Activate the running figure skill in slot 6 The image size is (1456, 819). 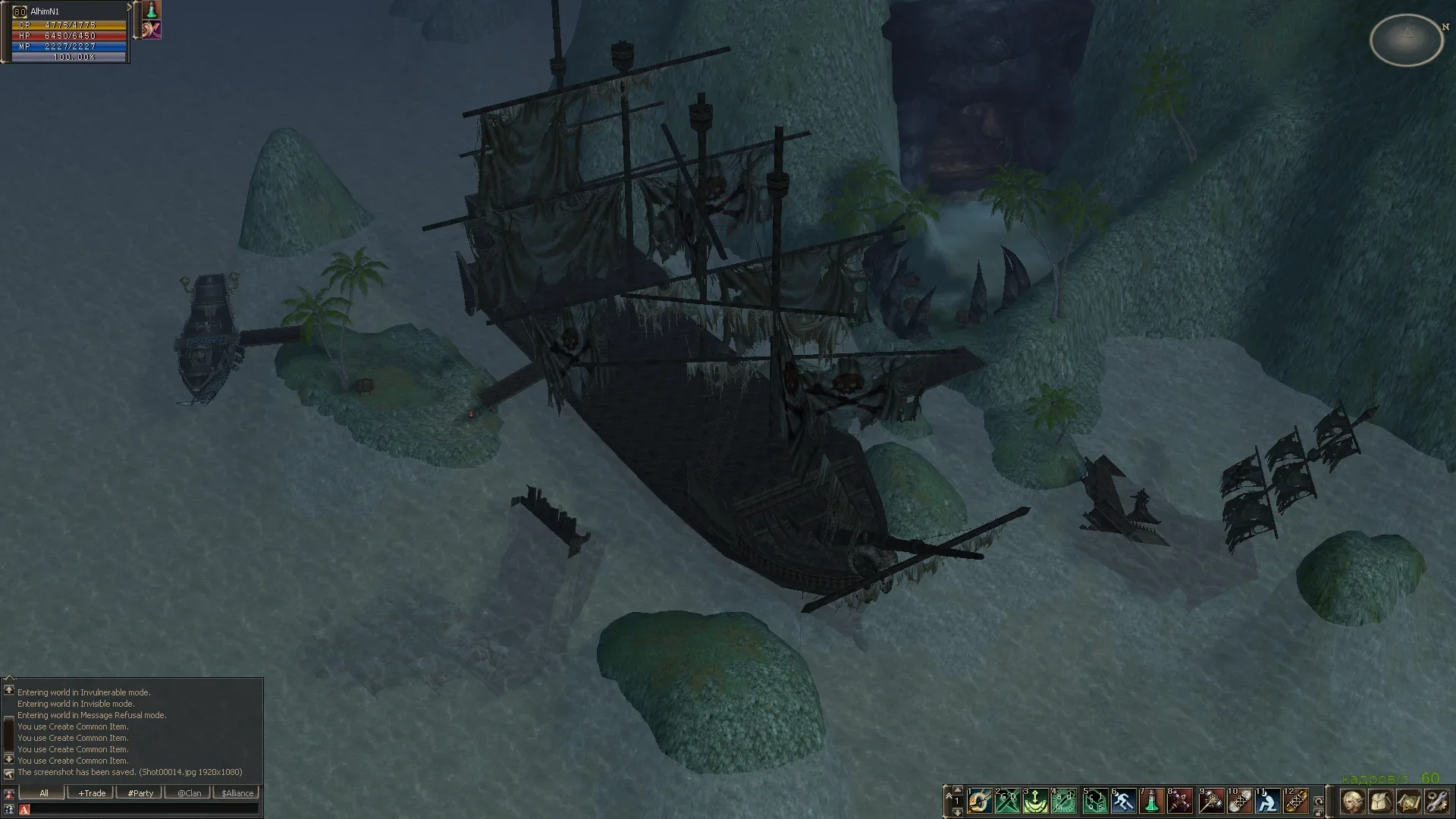(x=1122, y=801)
